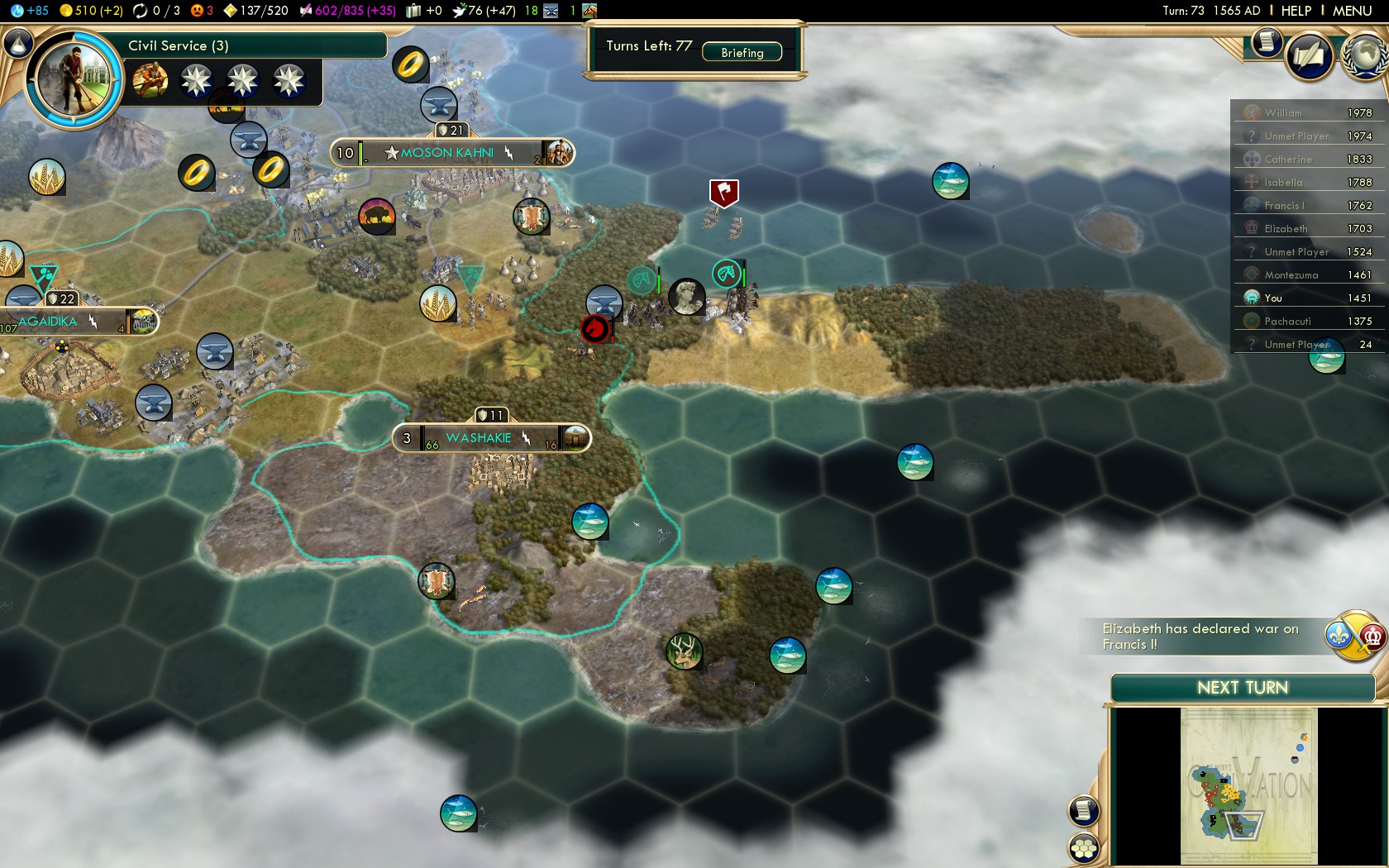Open the Elizabeth declared war notification icon
Viewport: 1389px width, 868px height.
click(x=1356, y=636)
